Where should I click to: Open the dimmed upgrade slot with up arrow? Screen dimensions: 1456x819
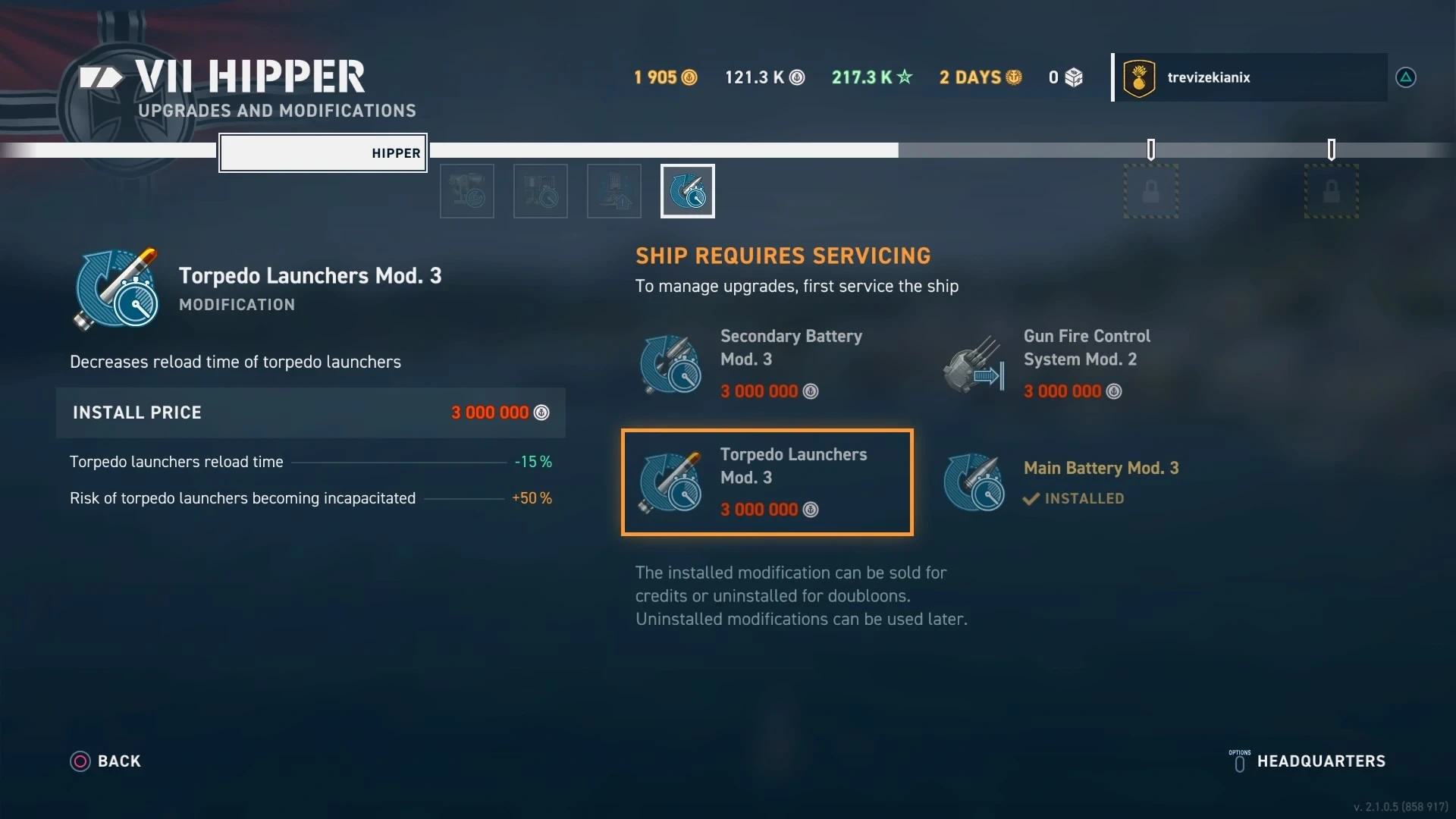pos(614,191)
